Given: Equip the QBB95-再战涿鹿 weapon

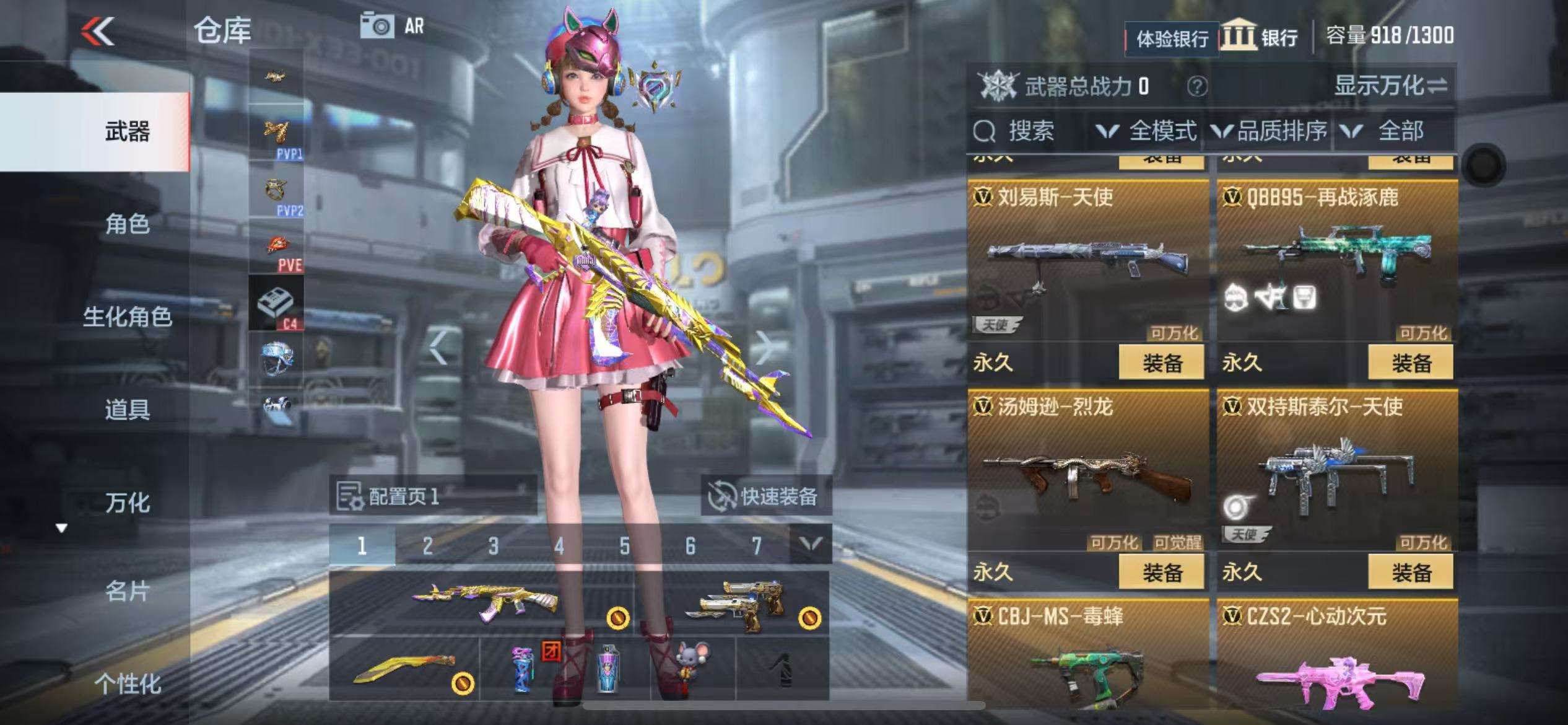Looking at the screenshot, I should [x=1410, y=362].
